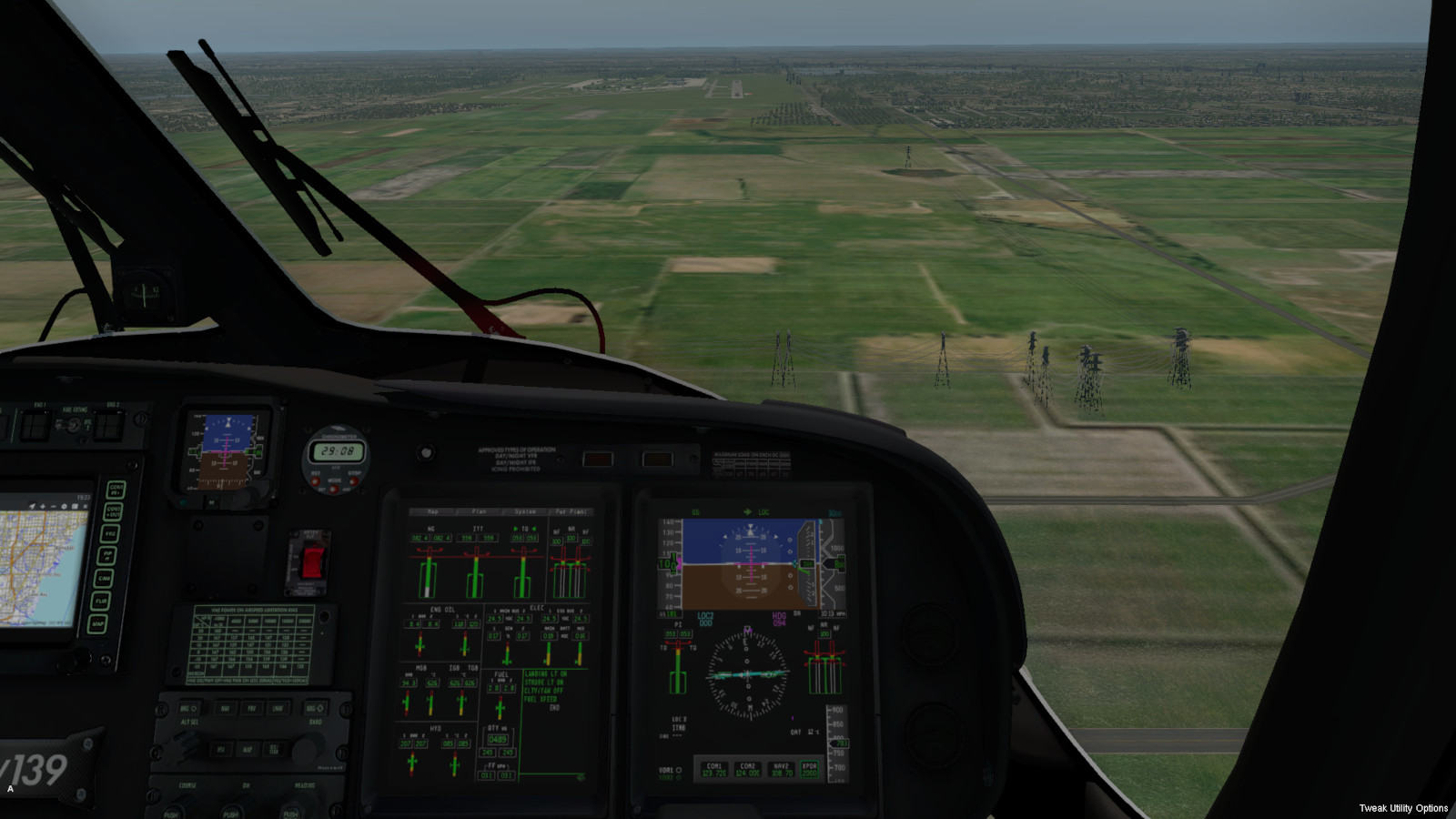Switch the engine display to the Map tab

(433, 511)
